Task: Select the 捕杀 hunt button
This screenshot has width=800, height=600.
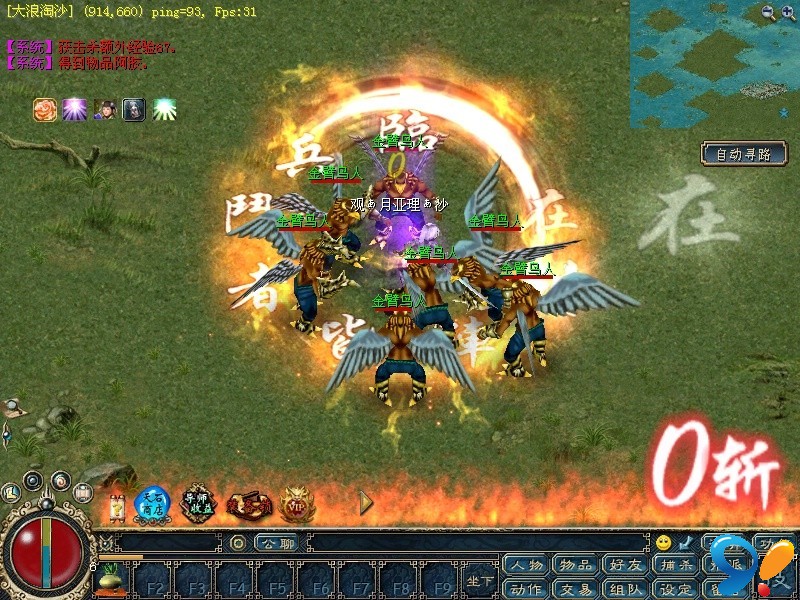Action: click(676, 566)
